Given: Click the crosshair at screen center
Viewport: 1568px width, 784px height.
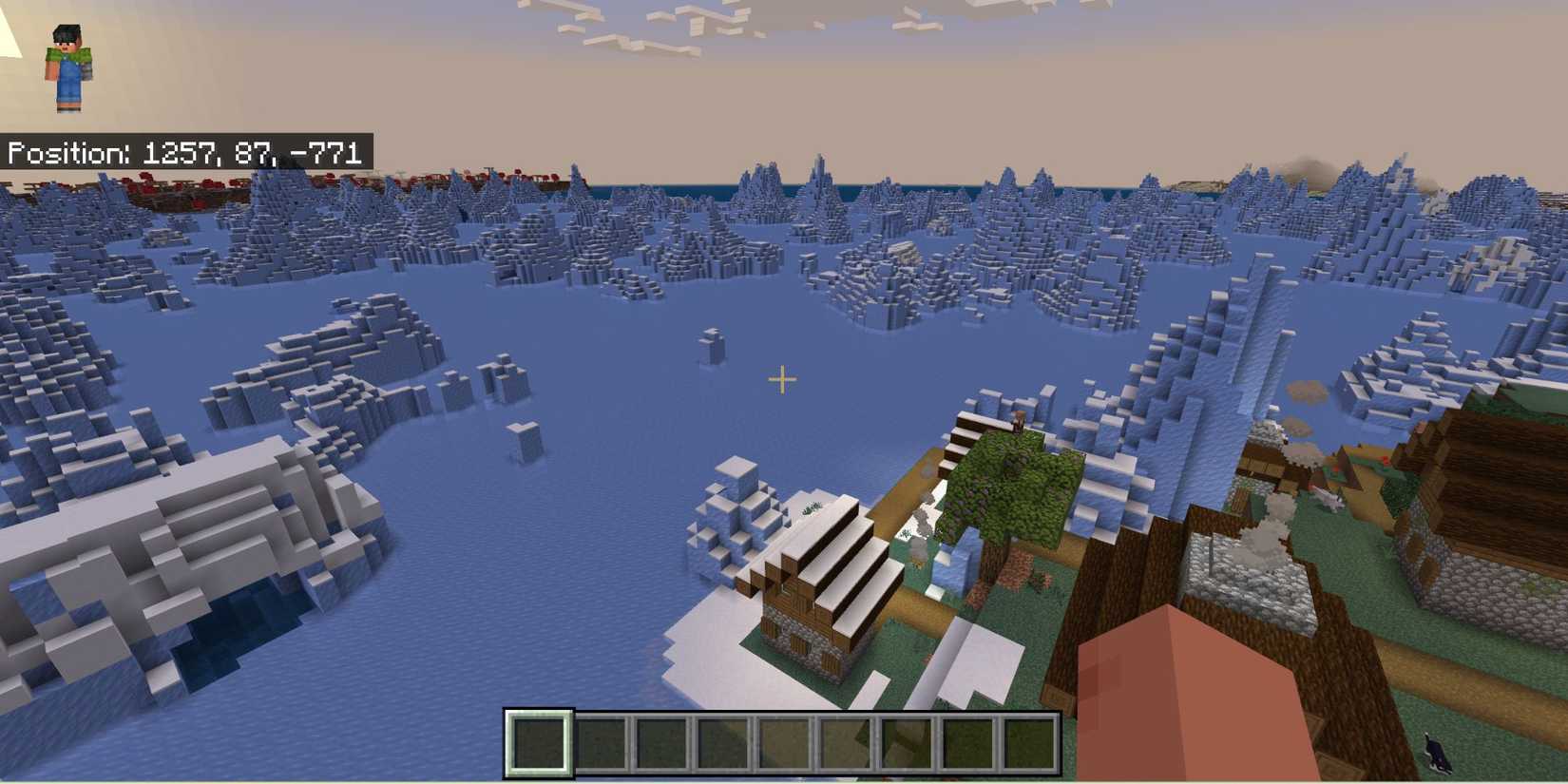Looking at the screenshot, I should (783, 380).
